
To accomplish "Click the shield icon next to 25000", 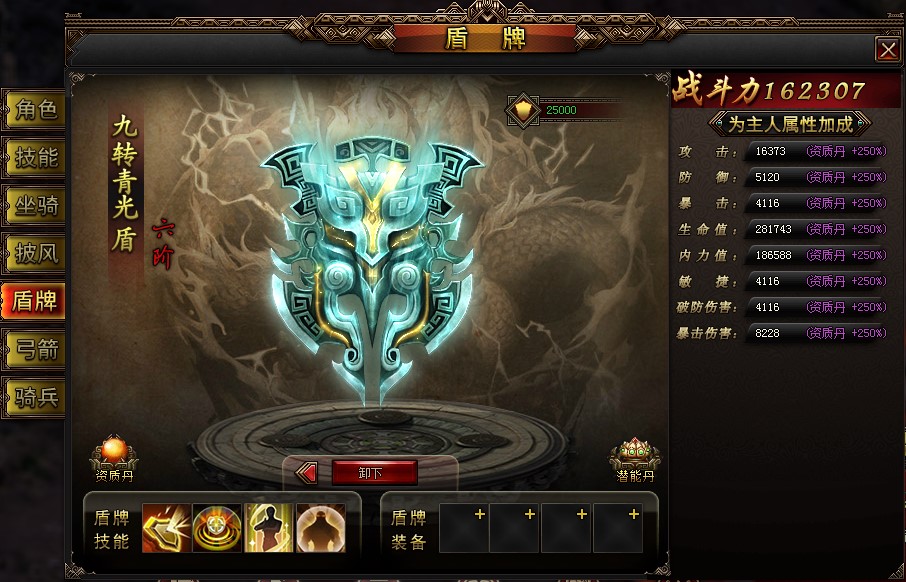I will pos(523,109).
